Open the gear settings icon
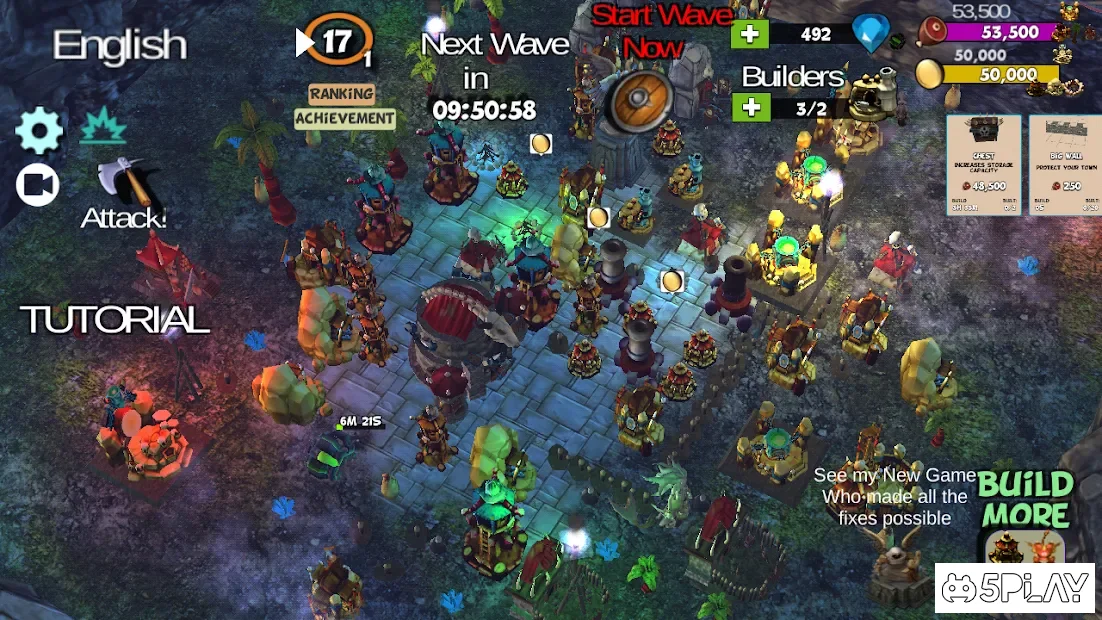The height and width of the screenshot is (620, 1102). coord(39,132)
